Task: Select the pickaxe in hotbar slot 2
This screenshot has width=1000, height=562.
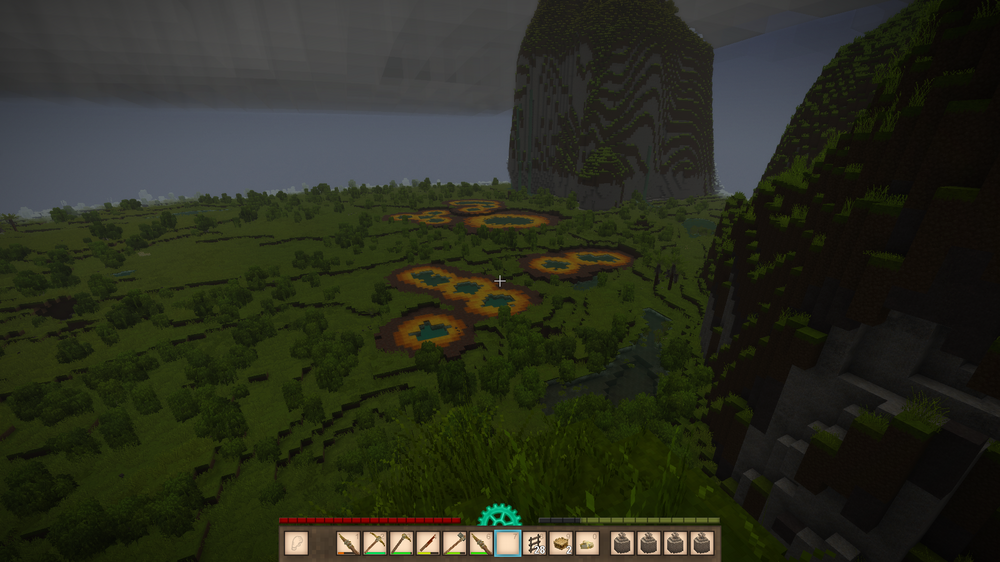Action: point(375,543)
